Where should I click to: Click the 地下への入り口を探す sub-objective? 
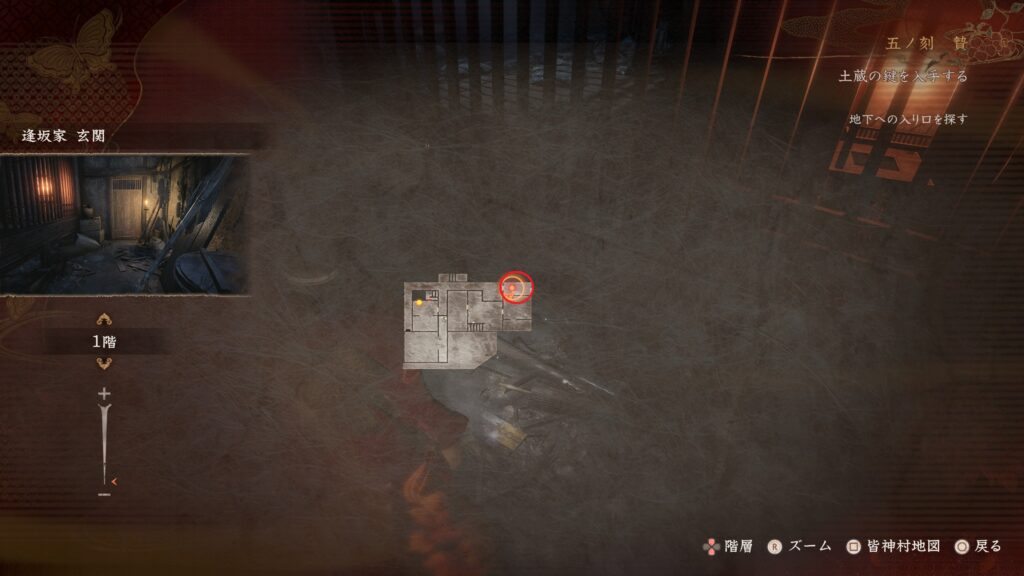pyautogui.click(x=907, y=119)
